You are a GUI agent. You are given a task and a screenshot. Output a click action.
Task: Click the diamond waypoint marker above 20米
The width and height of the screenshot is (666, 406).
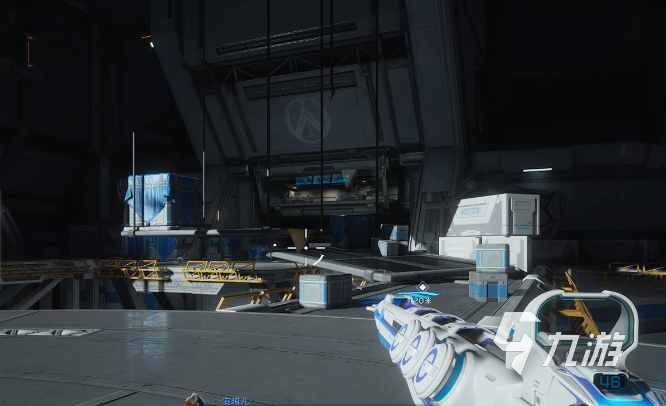coord(422,287)
